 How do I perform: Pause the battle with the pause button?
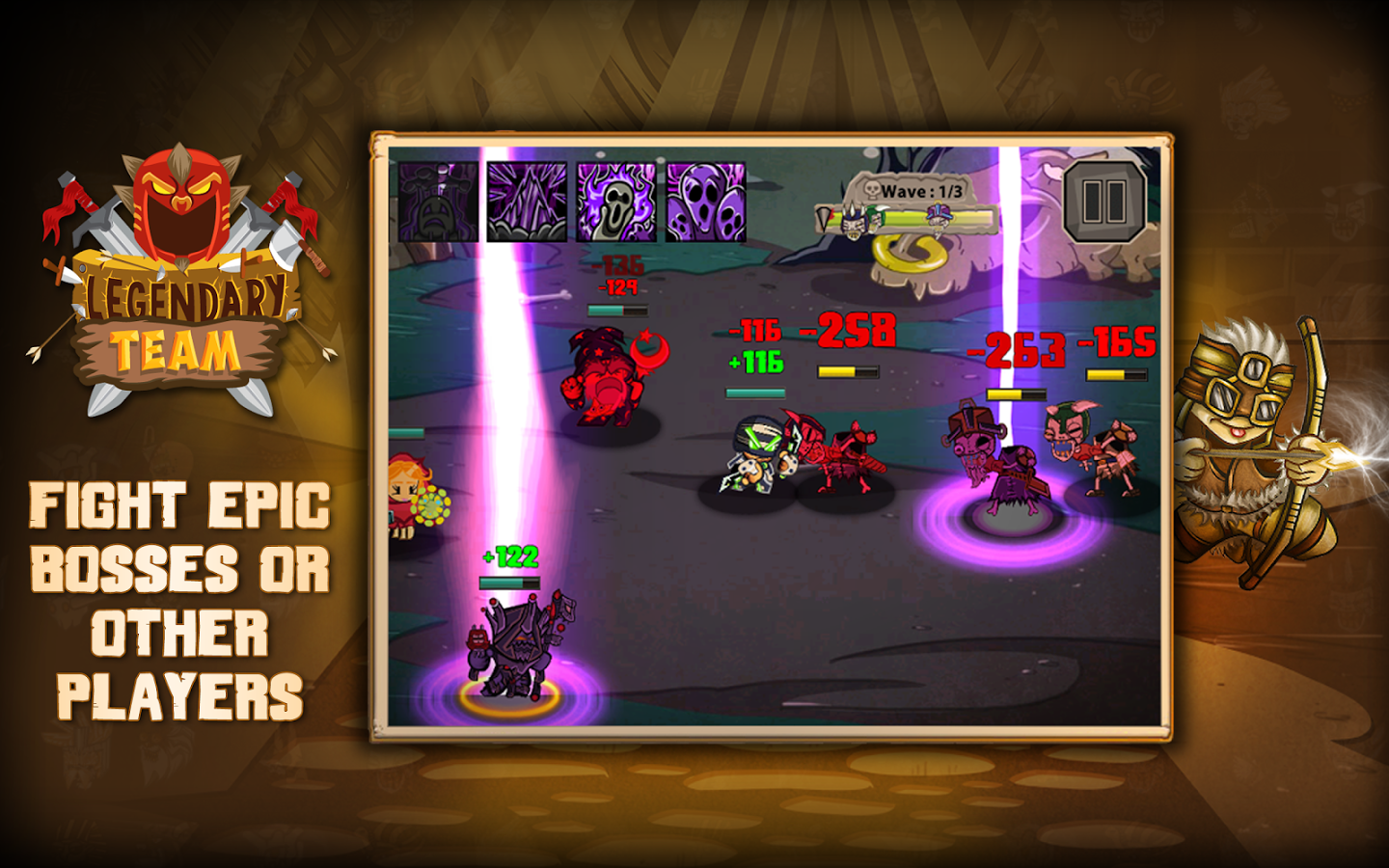pos(1103,202)
